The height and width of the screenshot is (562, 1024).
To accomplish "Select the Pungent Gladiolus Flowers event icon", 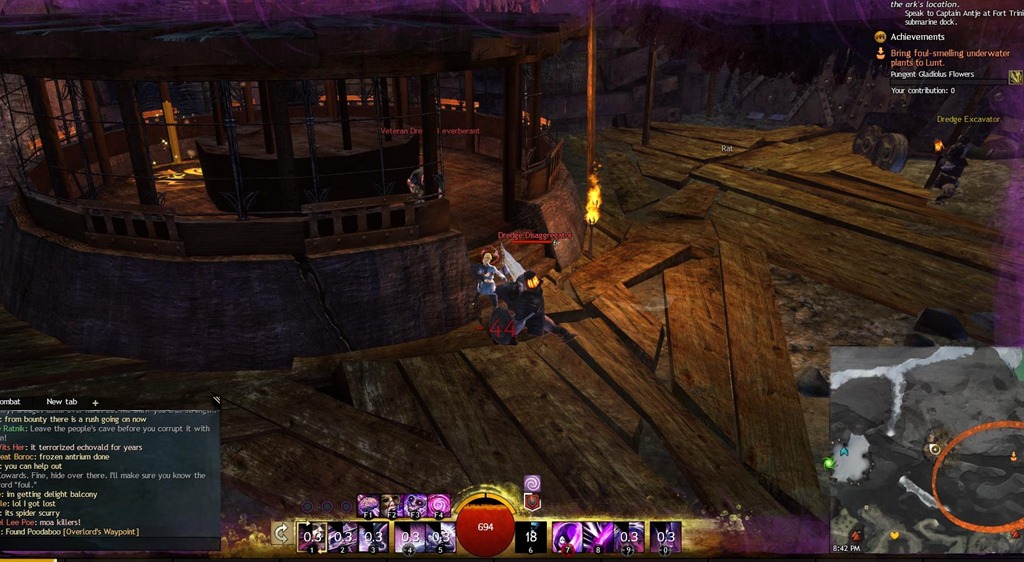I will point(1016,75).
